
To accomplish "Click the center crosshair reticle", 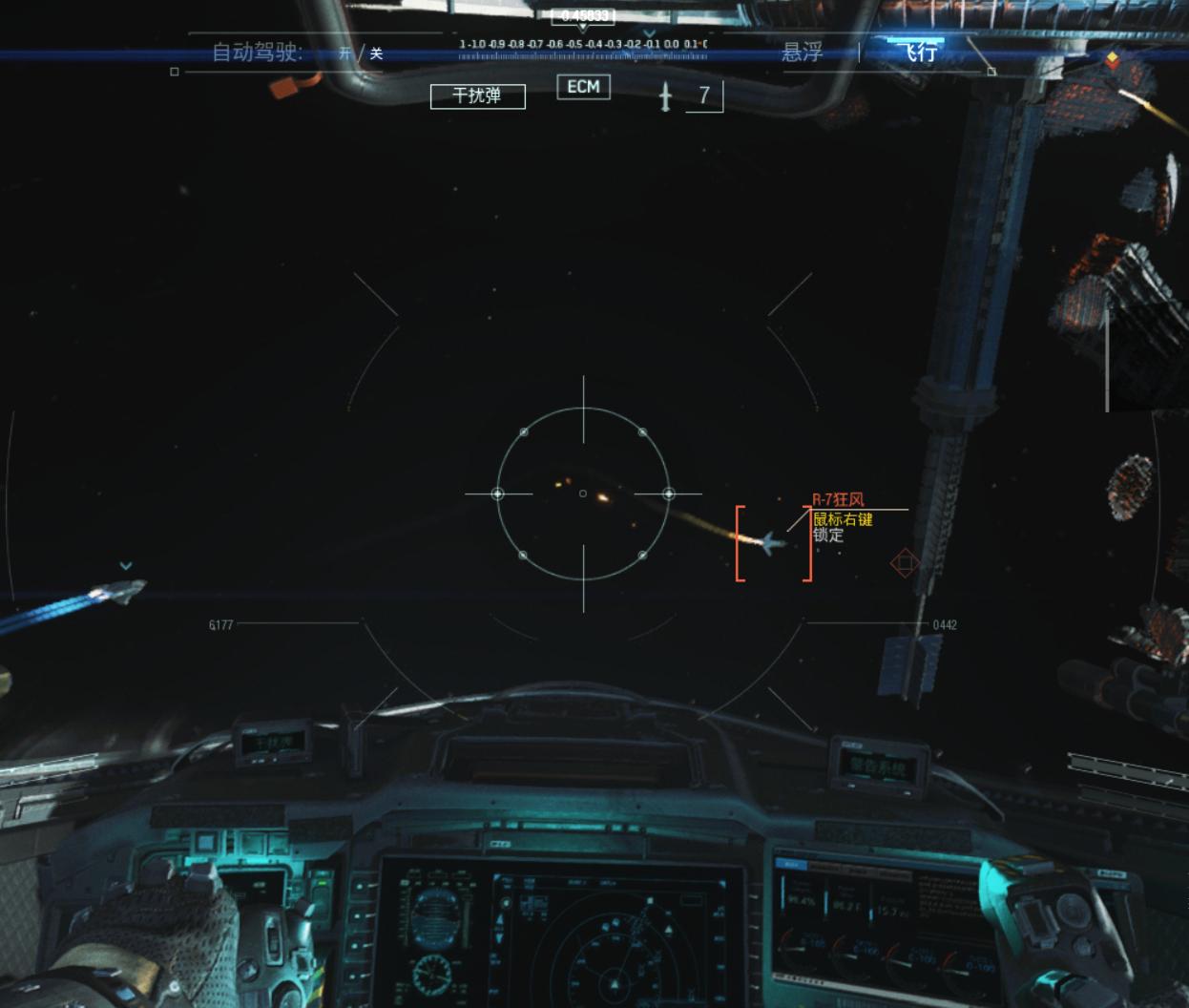I will tap(583, 493).
